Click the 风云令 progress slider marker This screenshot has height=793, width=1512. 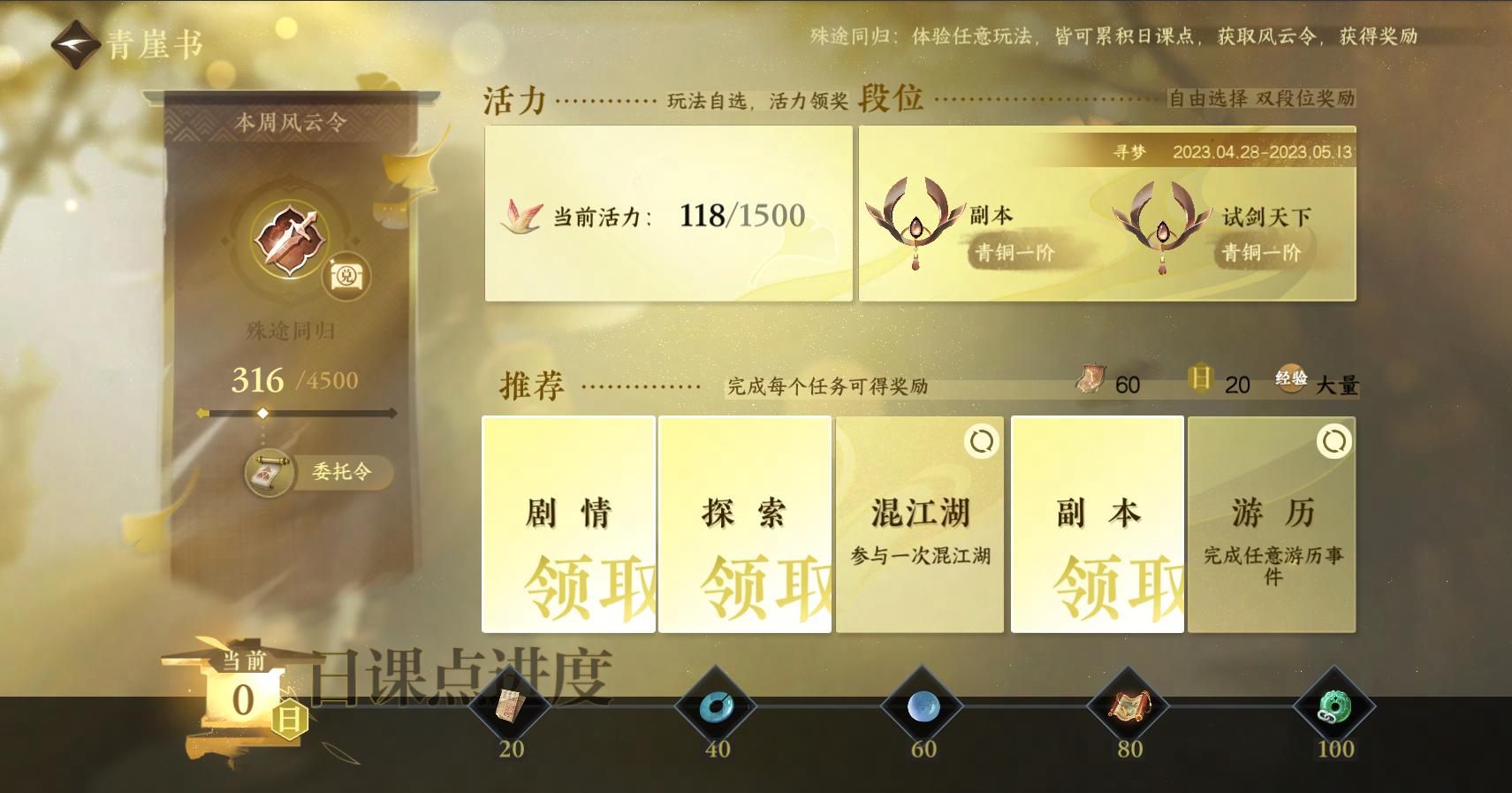click(x=262, y=411)
